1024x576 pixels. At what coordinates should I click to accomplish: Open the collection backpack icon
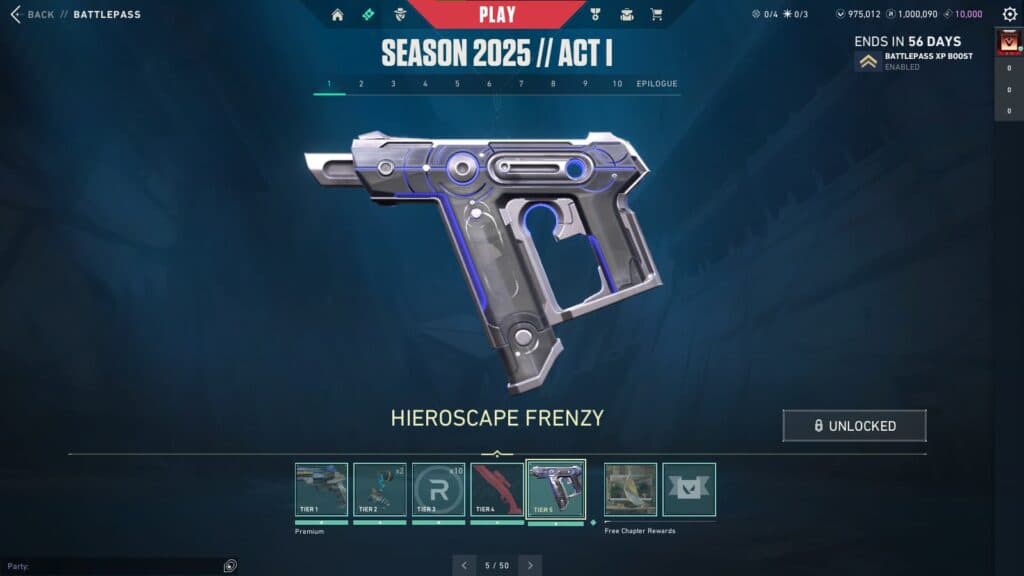tap(627, 15)
